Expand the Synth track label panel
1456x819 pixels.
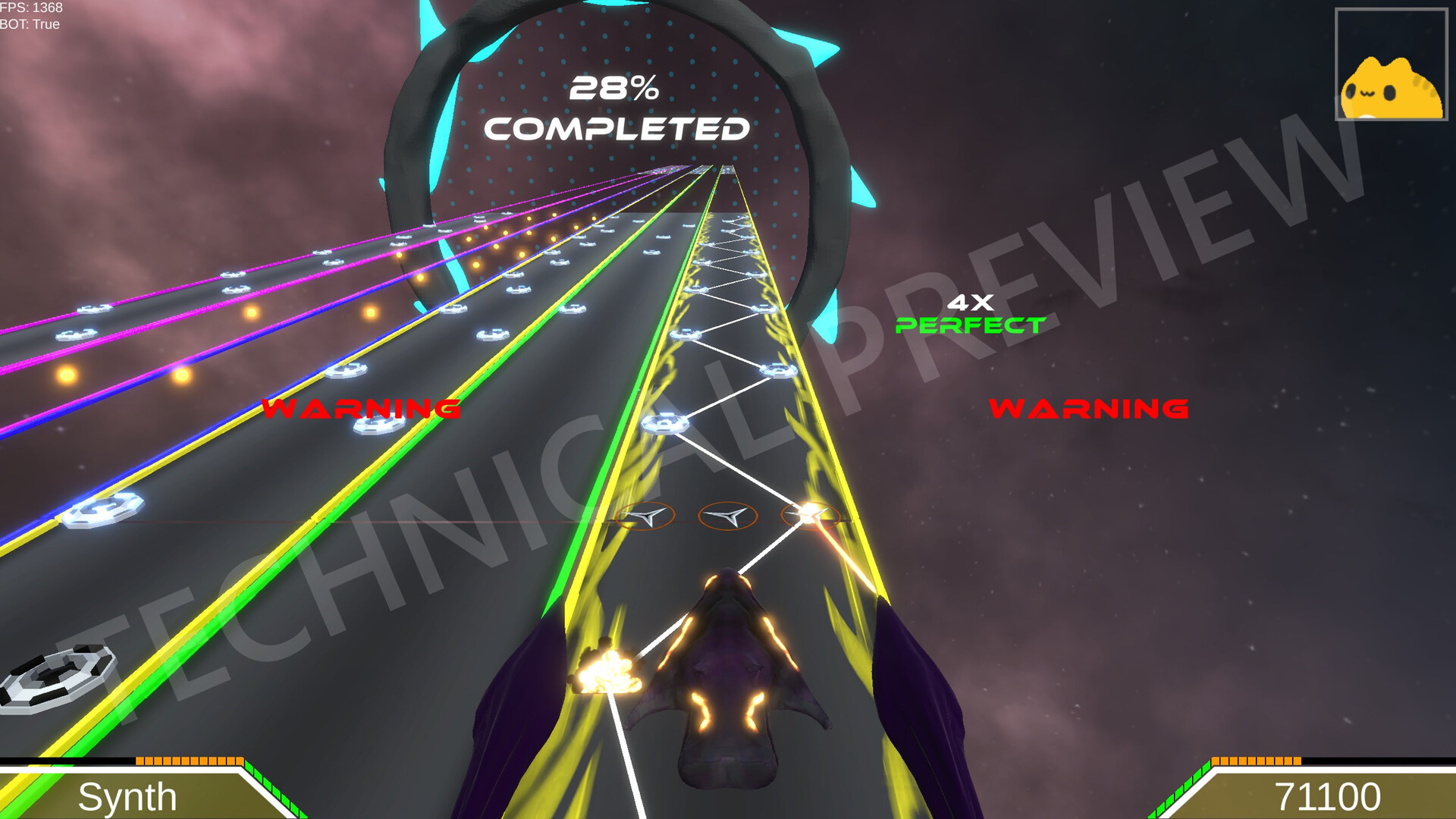[129, 797]
